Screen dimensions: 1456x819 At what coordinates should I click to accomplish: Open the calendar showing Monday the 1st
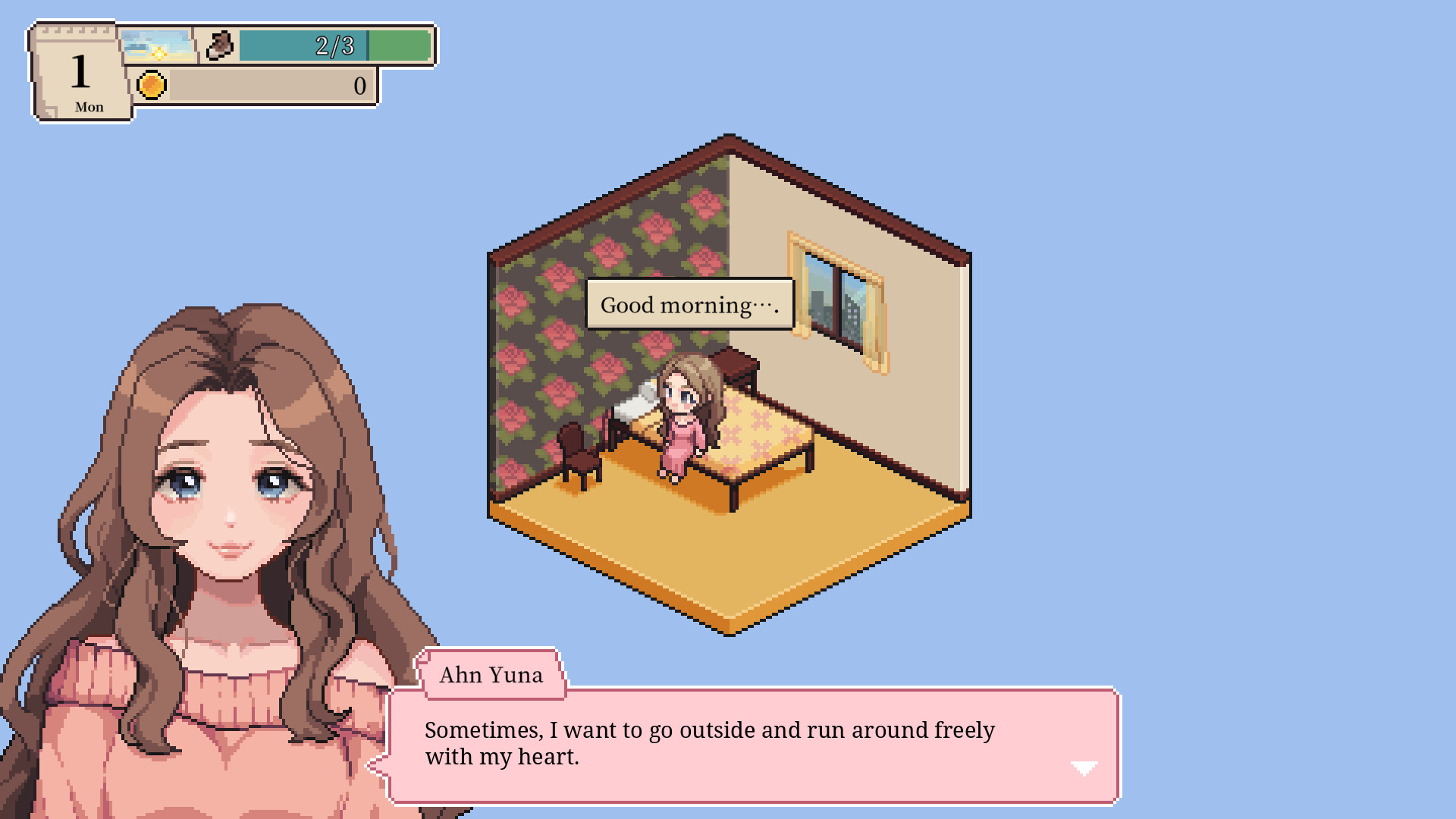coord(80,72)
